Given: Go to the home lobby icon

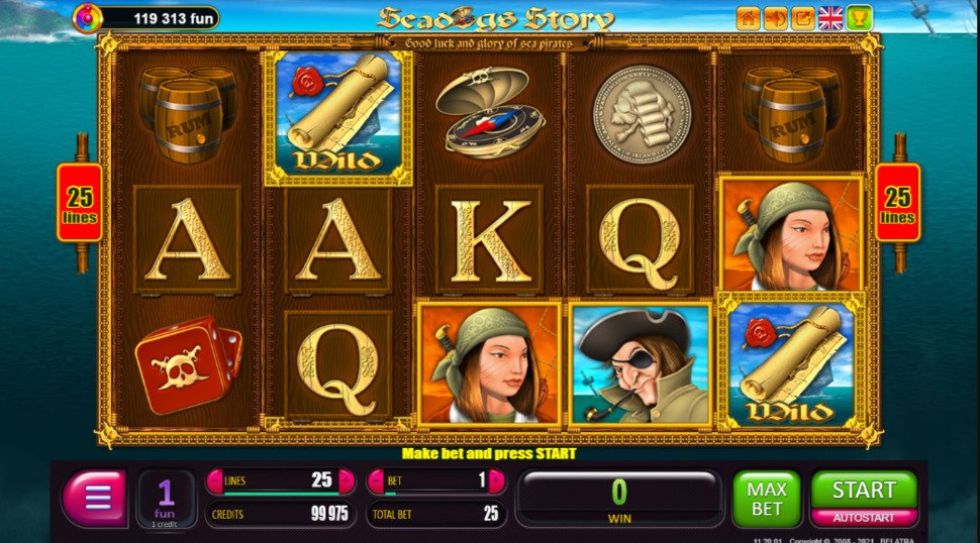Looking at the screenshot, I should (x=748, y=17).
